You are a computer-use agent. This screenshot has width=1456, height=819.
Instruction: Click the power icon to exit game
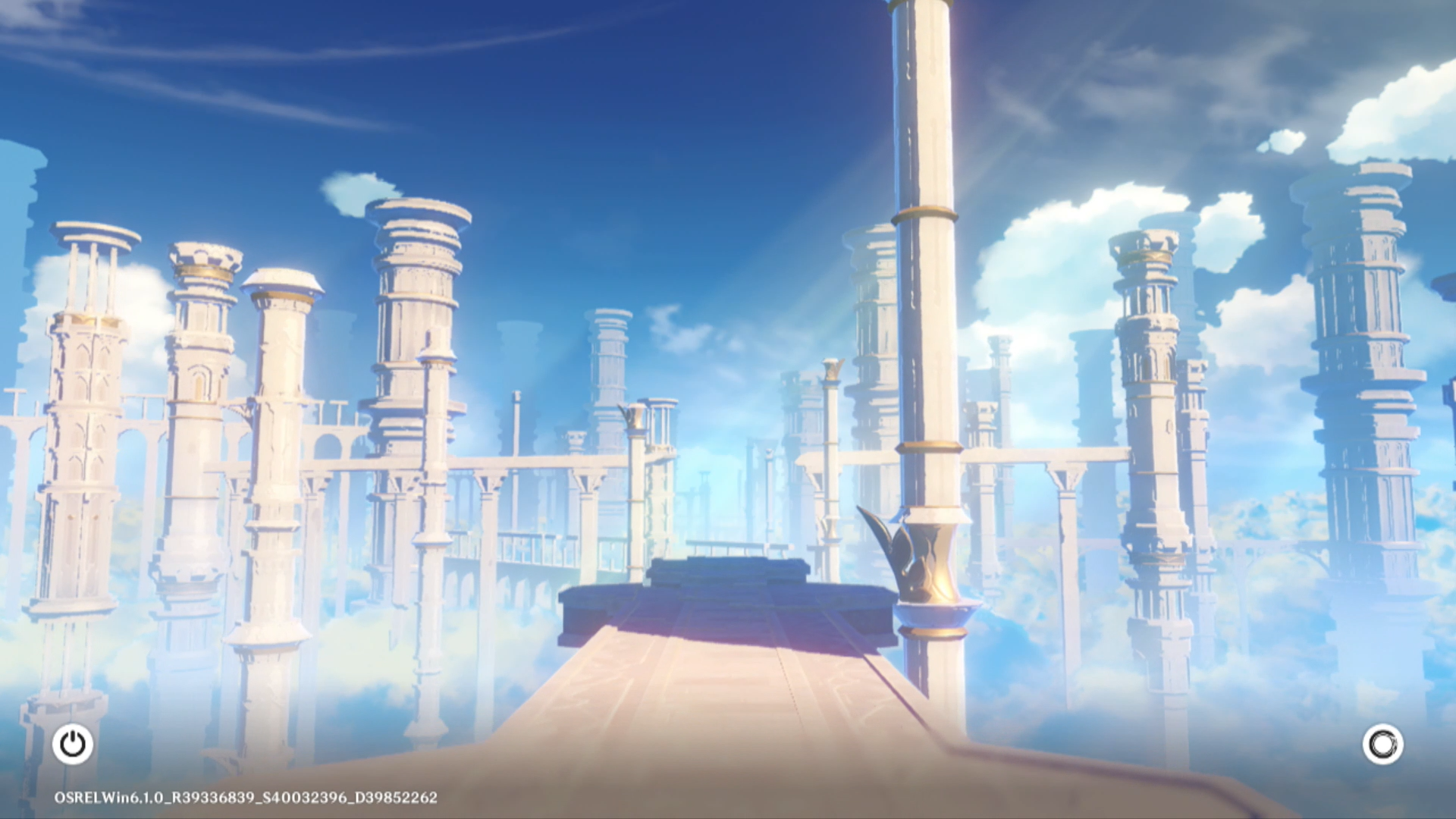coord(73,744)
